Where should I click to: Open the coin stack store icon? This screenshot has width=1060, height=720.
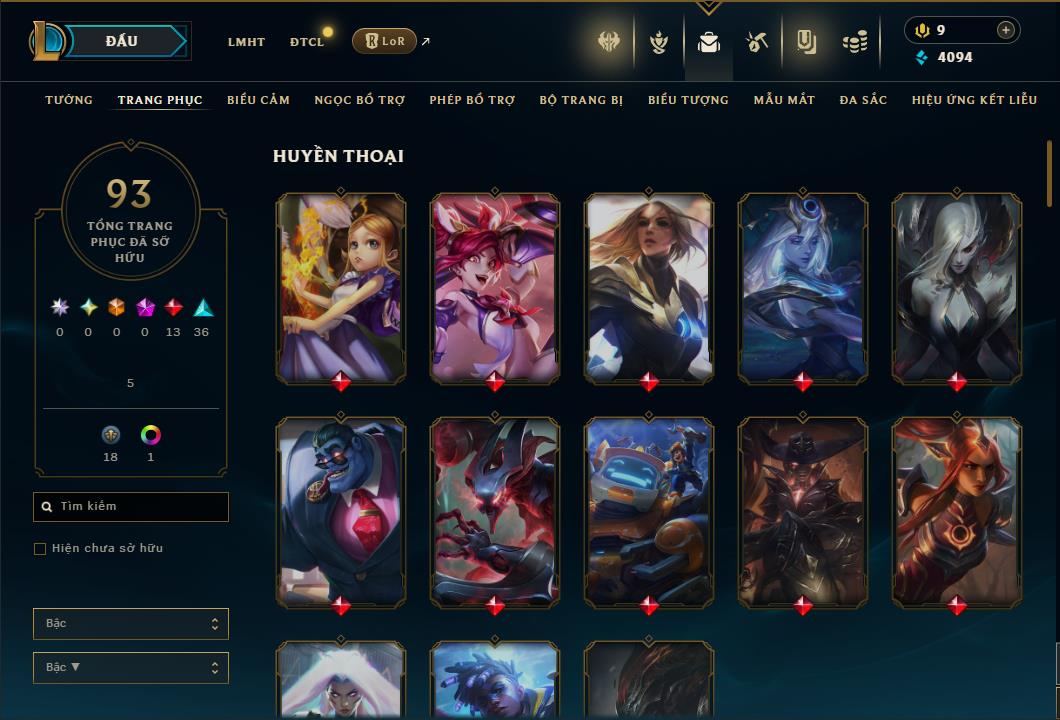[854, 42]
